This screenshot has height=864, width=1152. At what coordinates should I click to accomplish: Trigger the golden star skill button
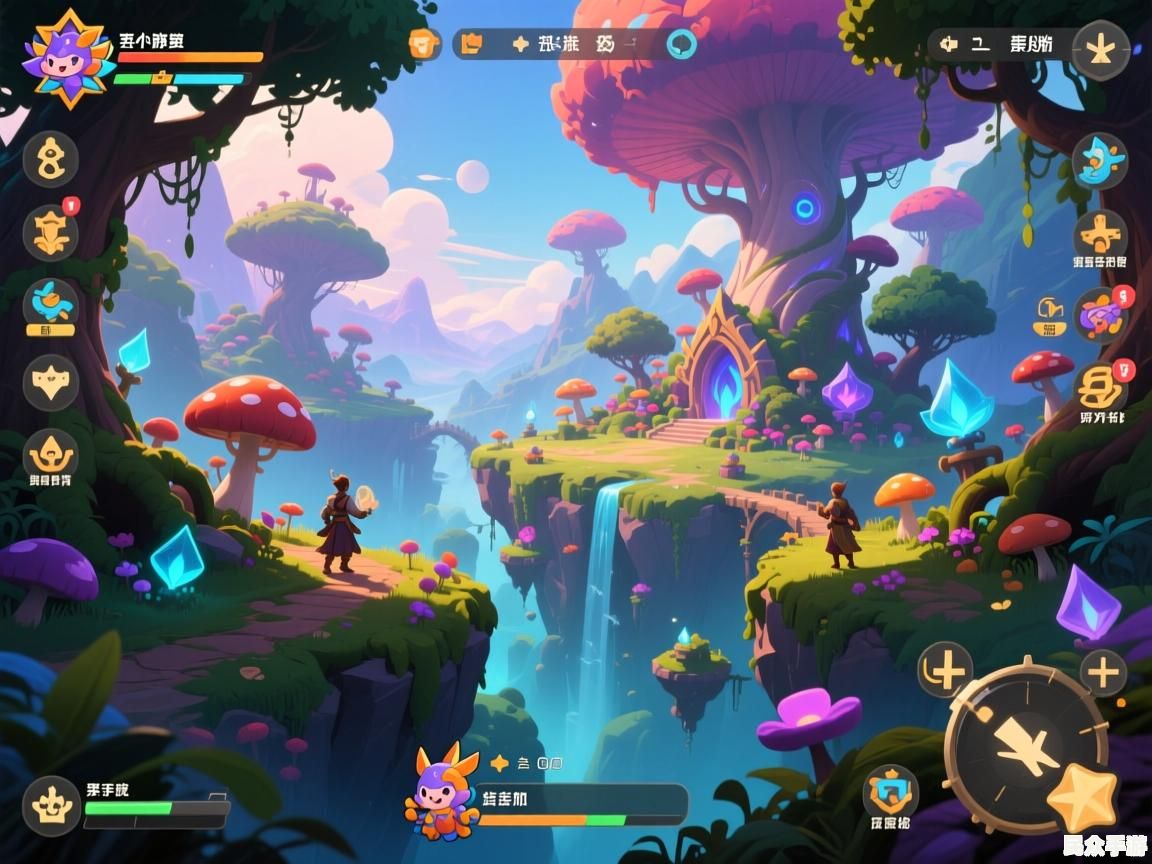1082,797
